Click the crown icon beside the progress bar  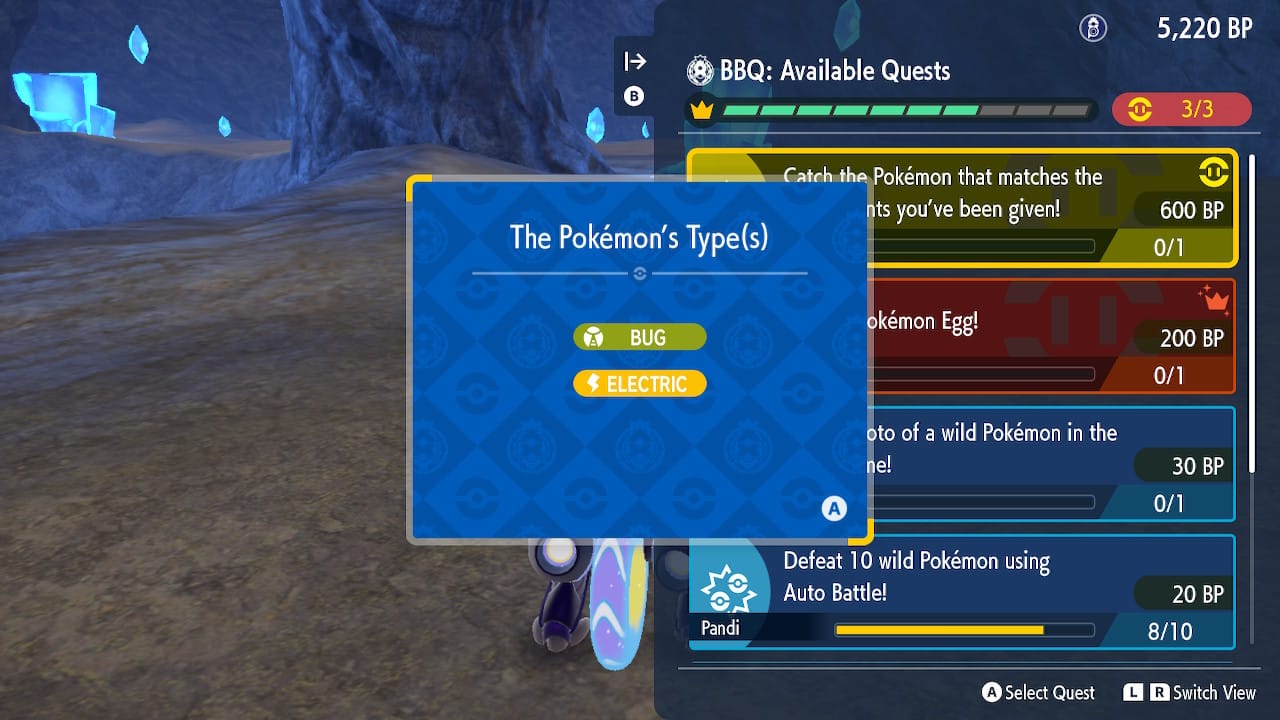pyautogui.click(x=701, y=110)
